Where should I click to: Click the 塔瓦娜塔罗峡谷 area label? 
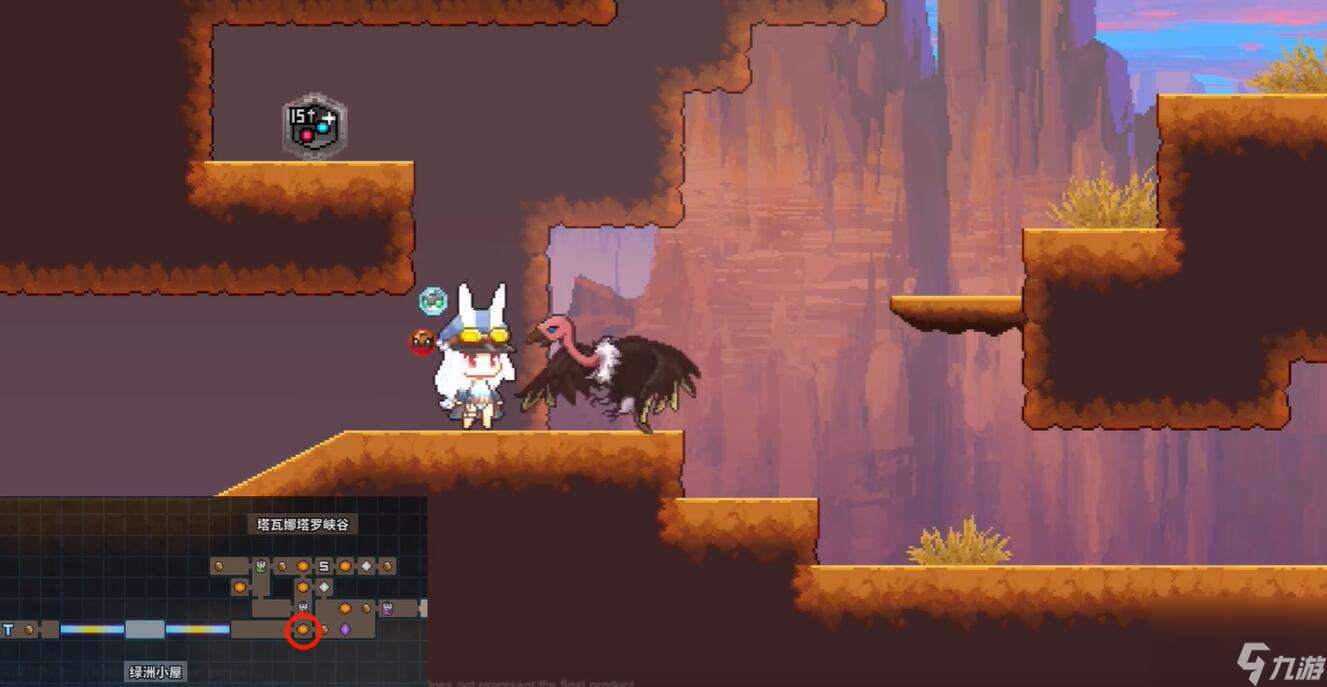[302, 524]
